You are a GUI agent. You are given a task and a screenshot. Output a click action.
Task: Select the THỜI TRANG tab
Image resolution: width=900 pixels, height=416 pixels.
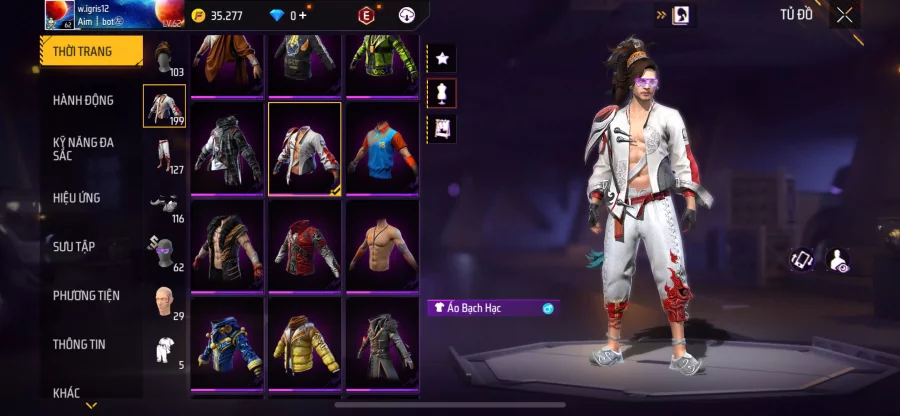pyautogui.click(x=83, y=51)
